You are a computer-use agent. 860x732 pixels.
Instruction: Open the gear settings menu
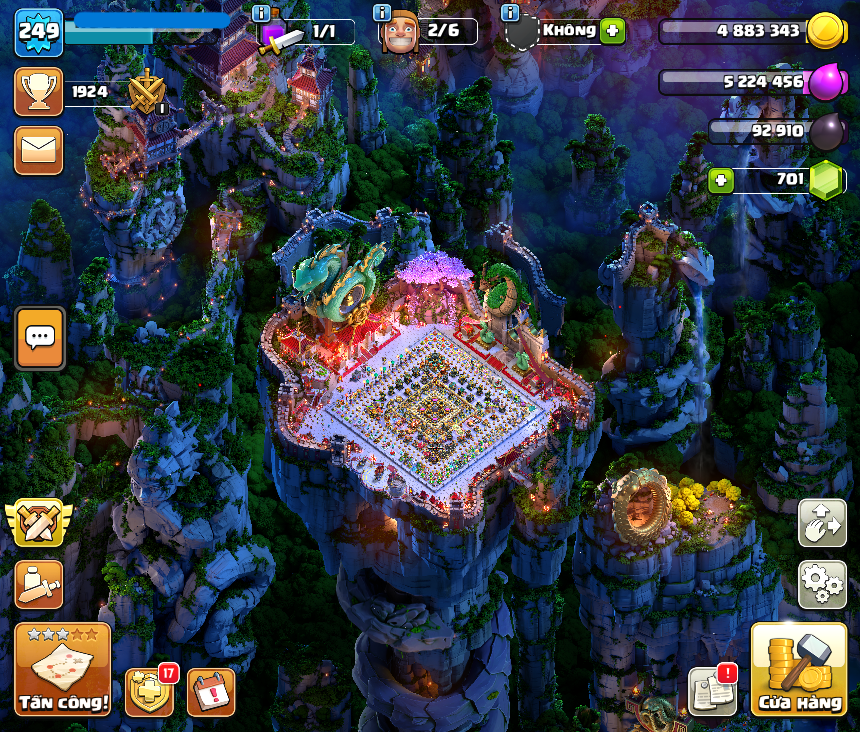(822, 584)
